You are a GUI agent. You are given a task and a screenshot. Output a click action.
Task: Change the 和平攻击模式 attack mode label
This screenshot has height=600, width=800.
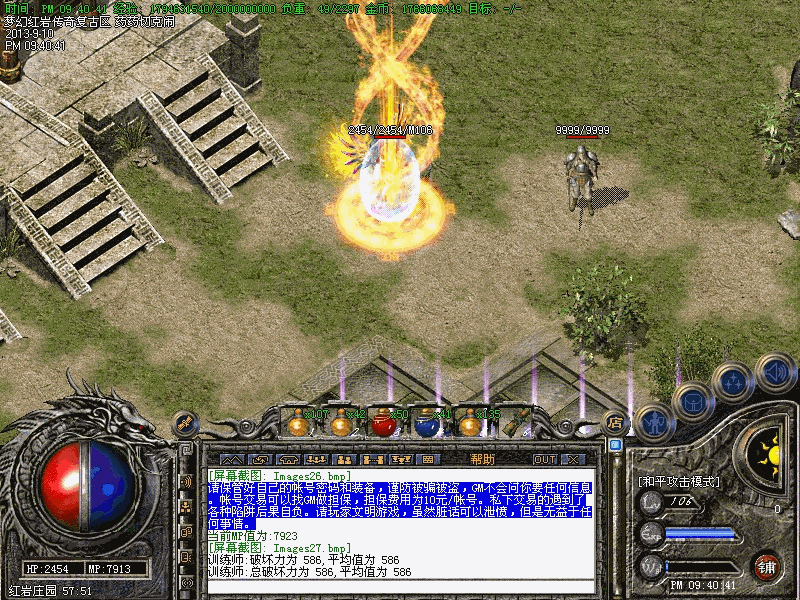point(678,481)
